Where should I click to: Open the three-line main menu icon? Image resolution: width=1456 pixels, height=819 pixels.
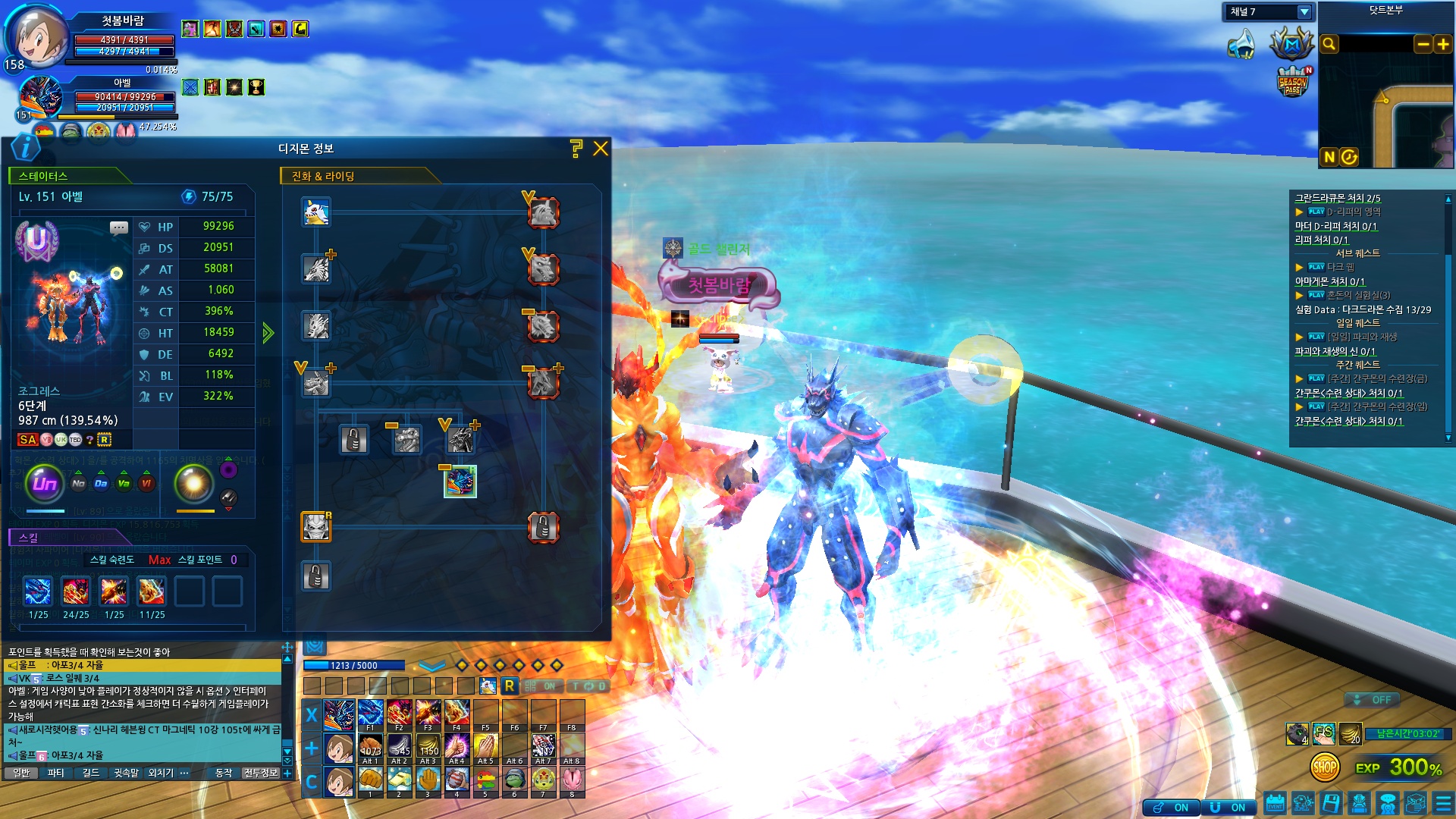[1444, 803]
